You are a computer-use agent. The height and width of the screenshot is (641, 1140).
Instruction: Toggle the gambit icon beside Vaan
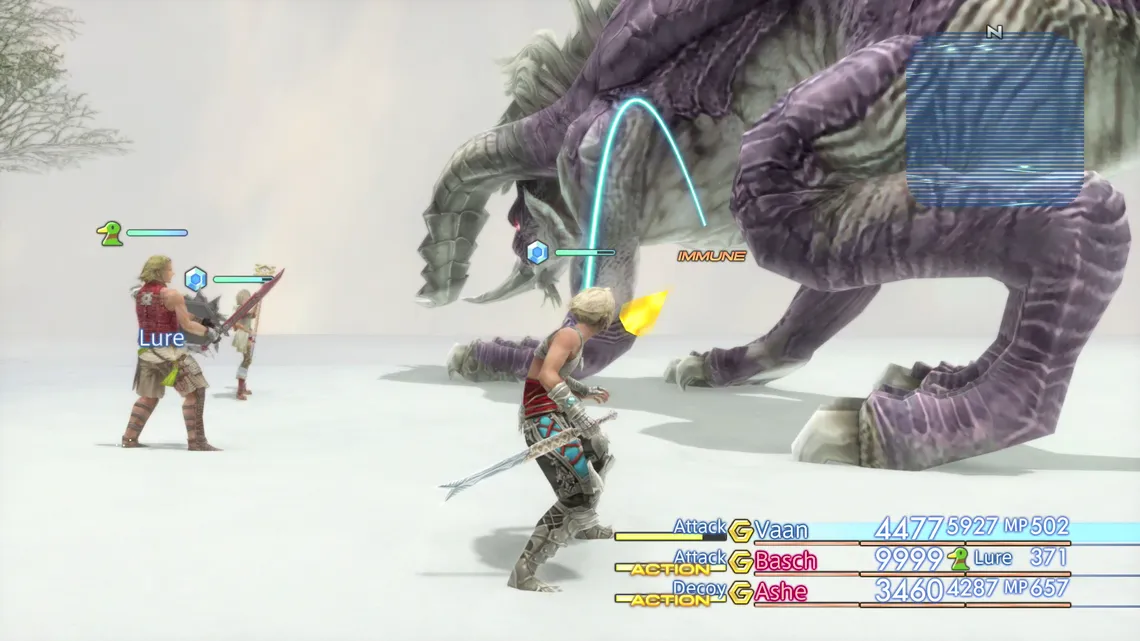[x=741, y=531]
